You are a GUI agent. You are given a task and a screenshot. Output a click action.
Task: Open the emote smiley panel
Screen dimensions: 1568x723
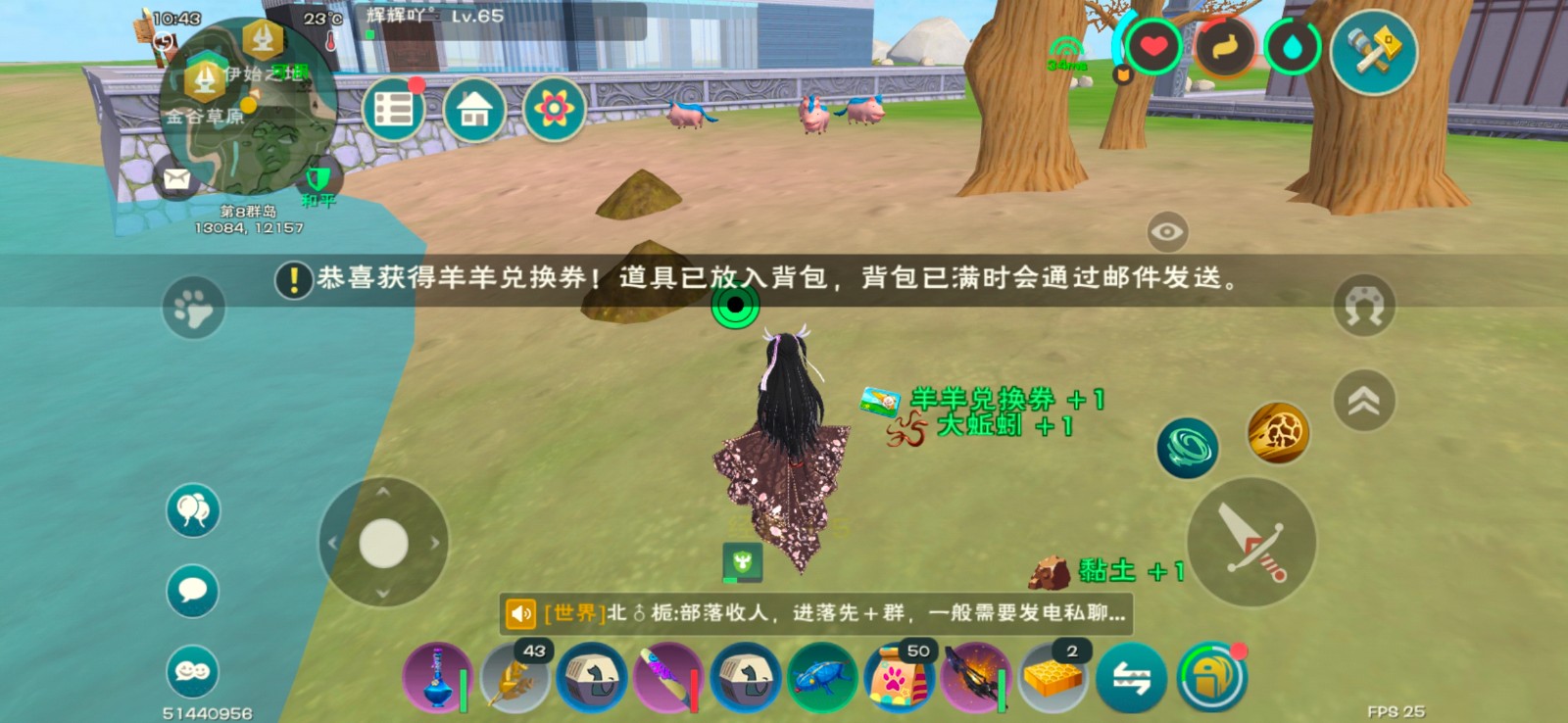coord(192,672)
